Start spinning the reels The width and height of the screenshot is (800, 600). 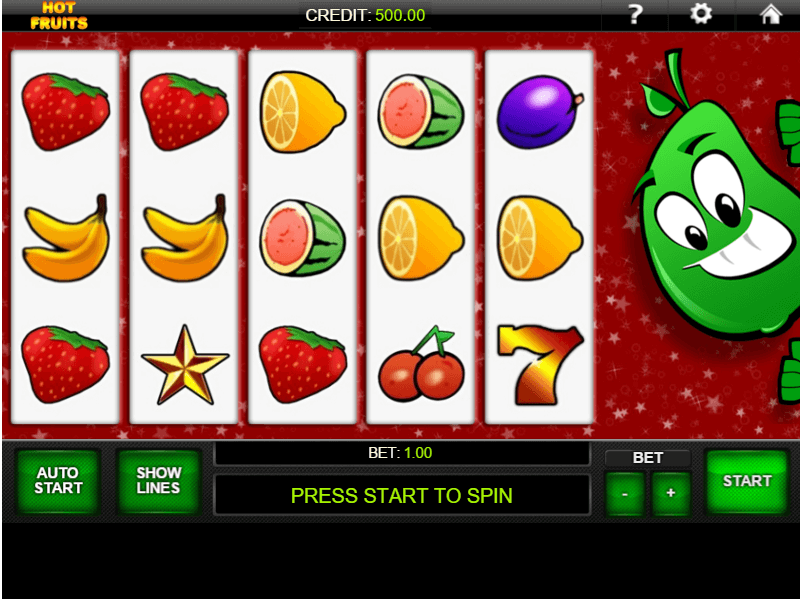tap(747, 482)
